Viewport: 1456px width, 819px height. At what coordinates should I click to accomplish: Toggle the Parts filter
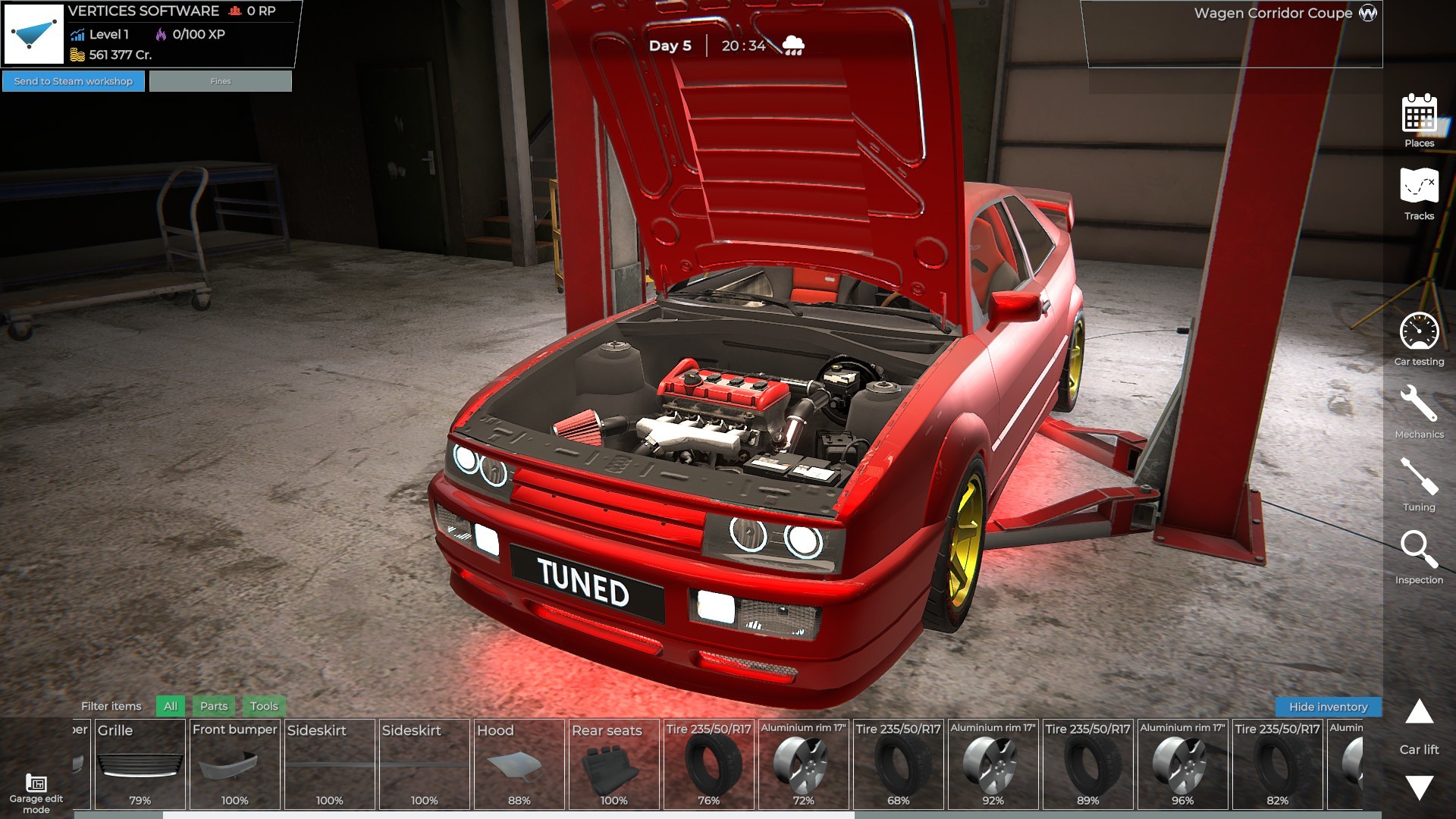(x=213, y=706)
